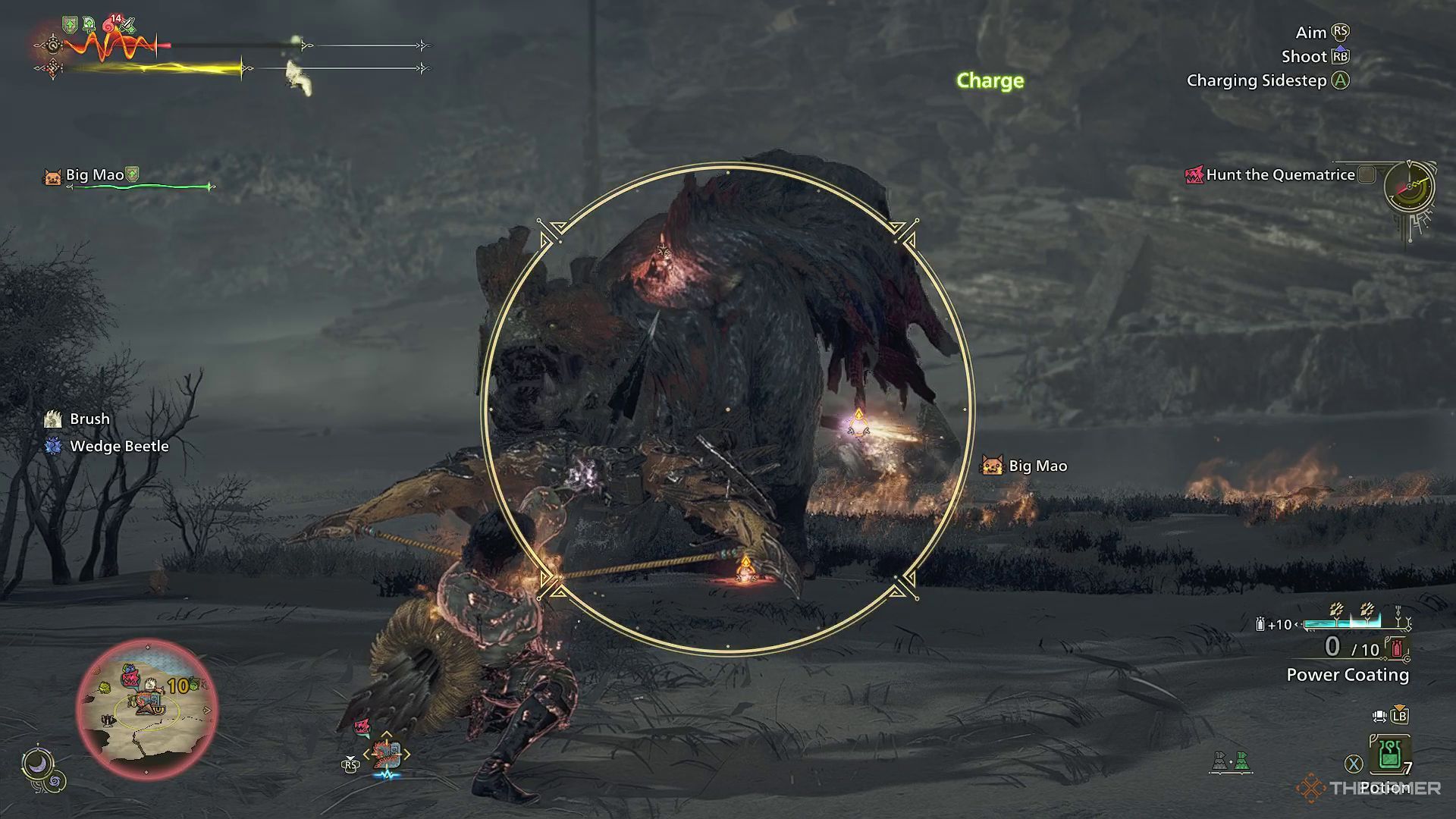The width and height of the screenshot is (1456, 819).
Task: Click the green pop-up camp tent icon
Action: pos(1241,761)
